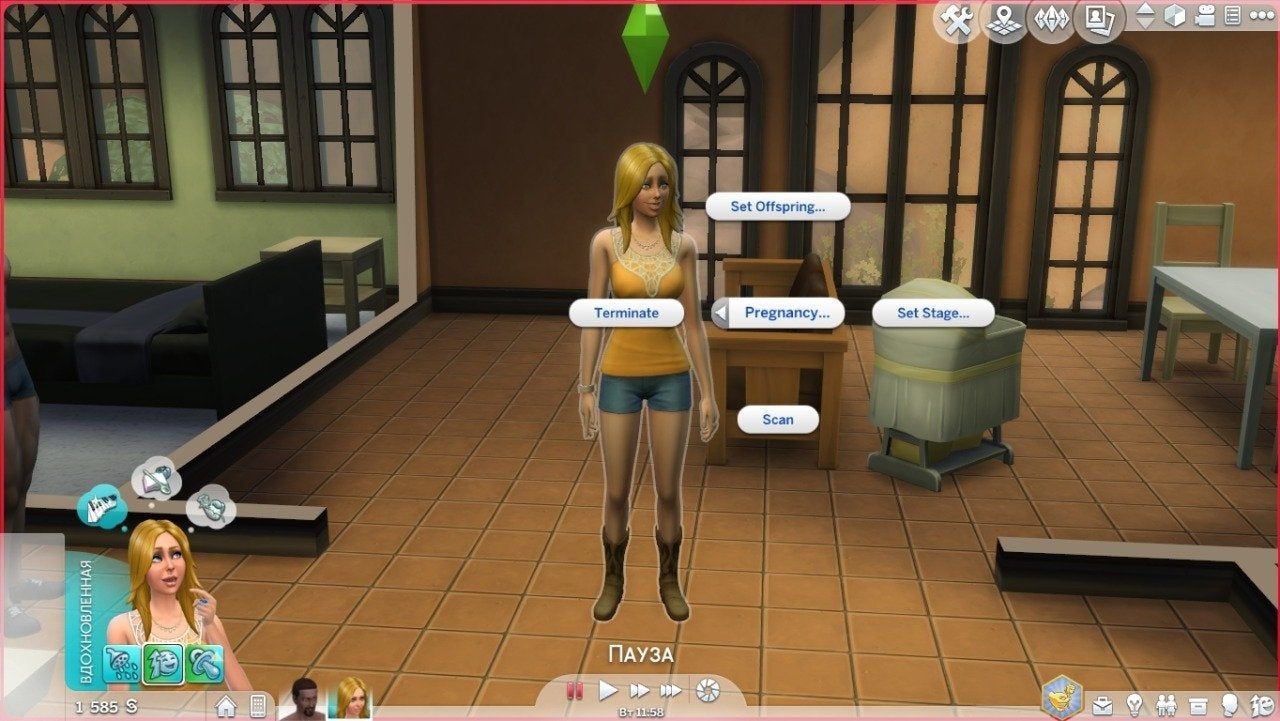Open the walls up/down dropdown arrows
This screenshot has height=721, width=1280.
pyautogui.click(x=1146, y=17)
